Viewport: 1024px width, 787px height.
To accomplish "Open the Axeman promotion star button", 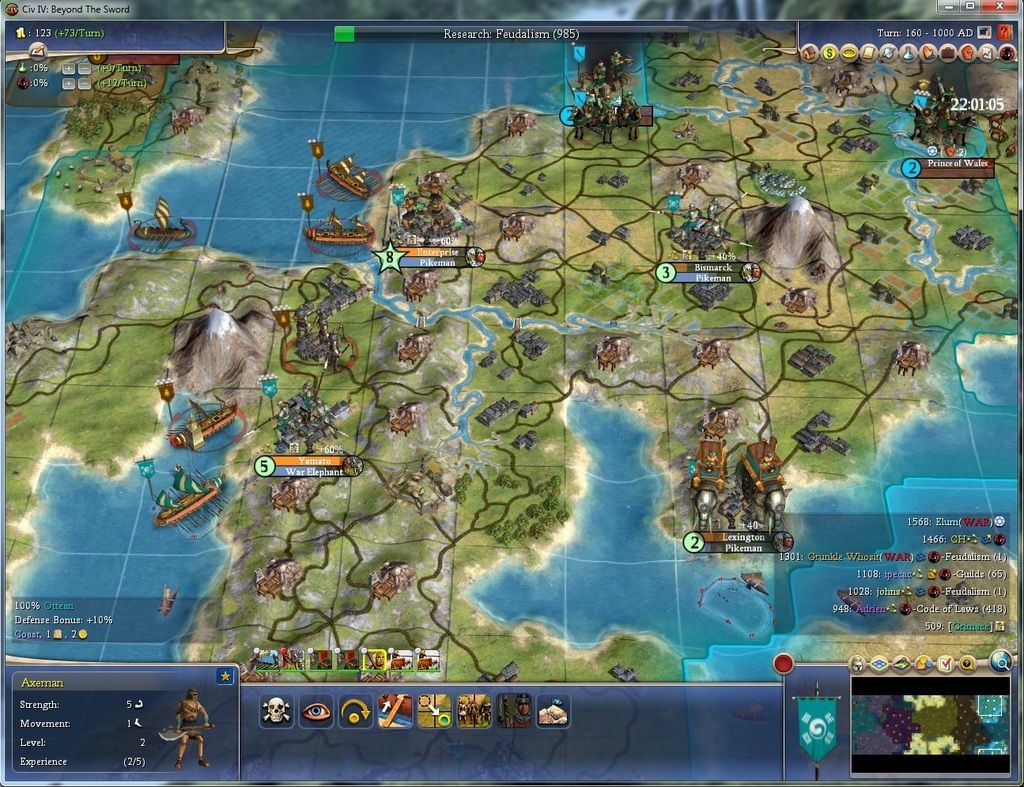I will click(x=225, y=678).
